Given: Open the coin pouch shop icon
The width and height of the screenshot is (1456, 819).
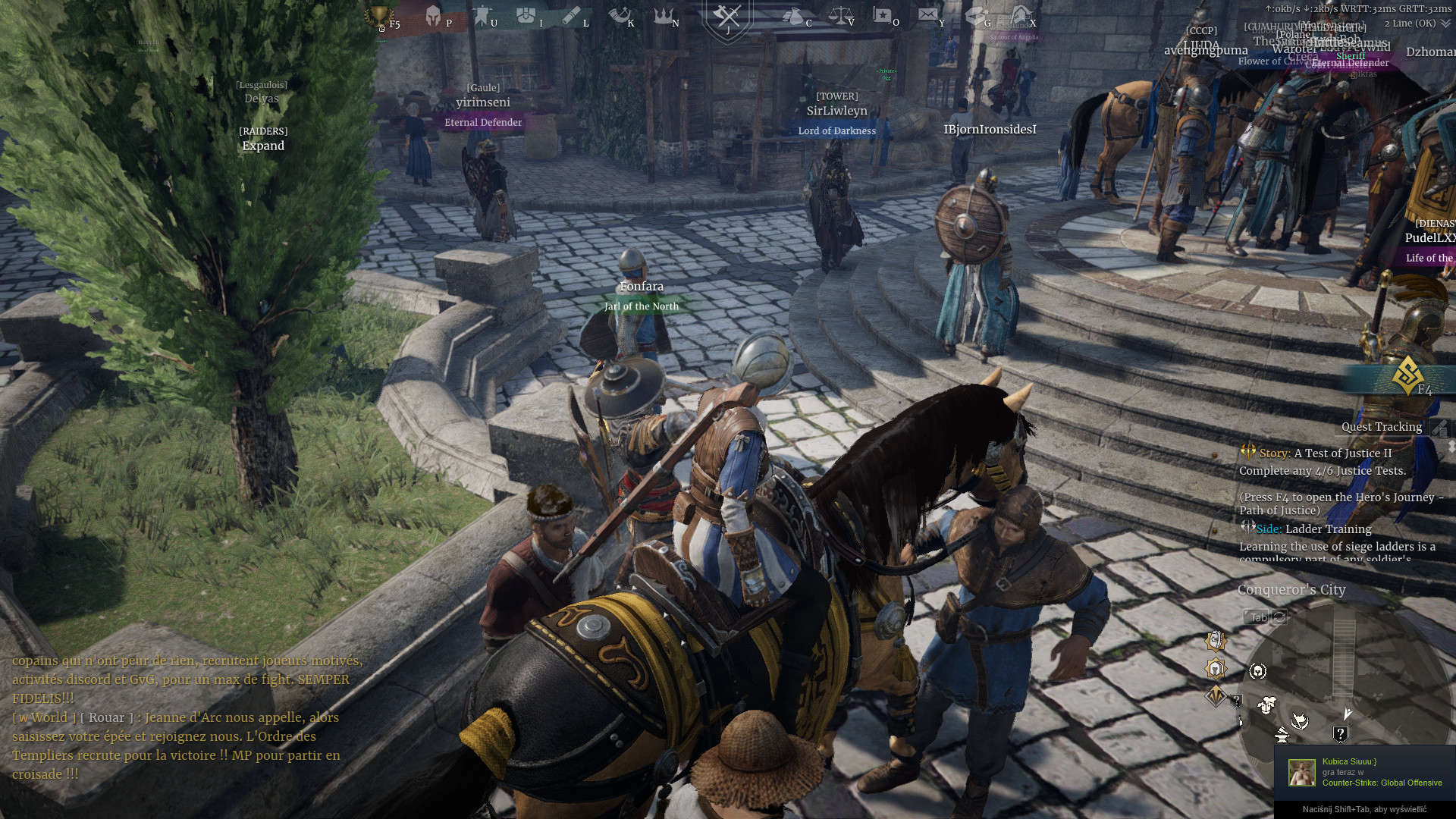Looking at the screenshot, I should [792, 16].
